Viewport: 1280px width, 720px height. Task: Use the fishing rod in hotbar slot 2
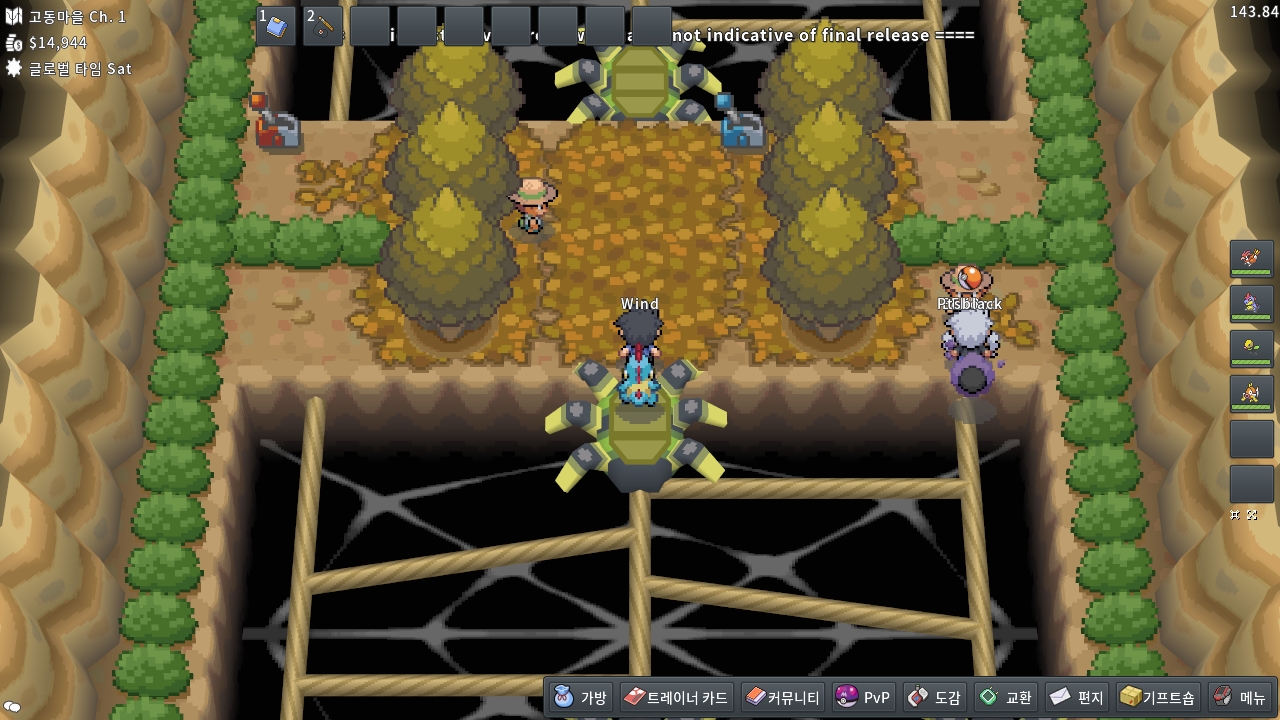pos(323,27)
